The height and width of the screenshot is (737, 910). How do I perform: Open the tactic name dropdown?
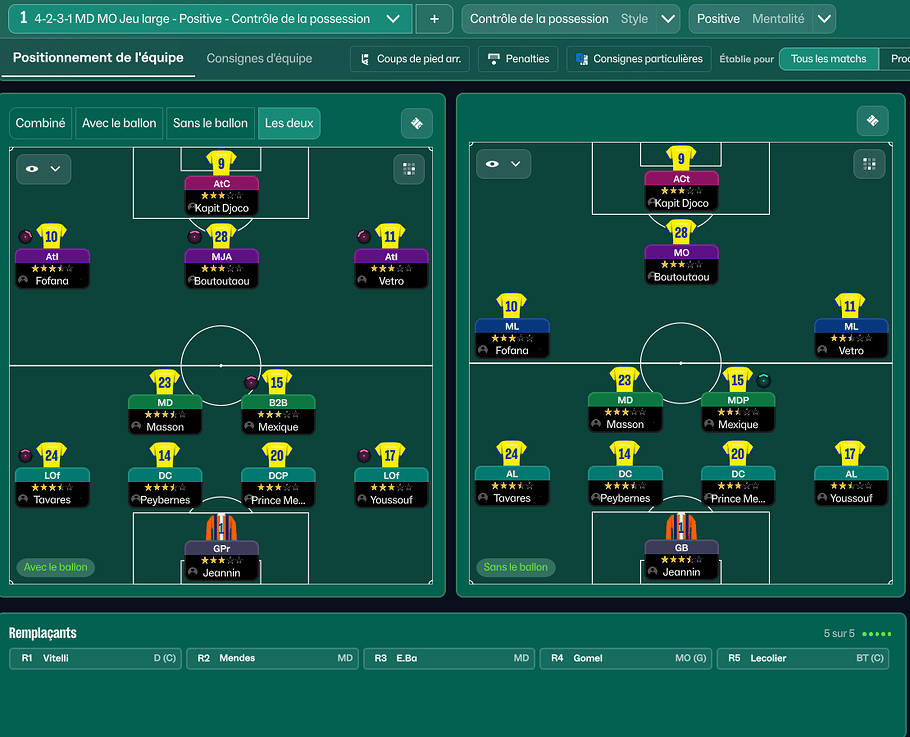point(396,19)
